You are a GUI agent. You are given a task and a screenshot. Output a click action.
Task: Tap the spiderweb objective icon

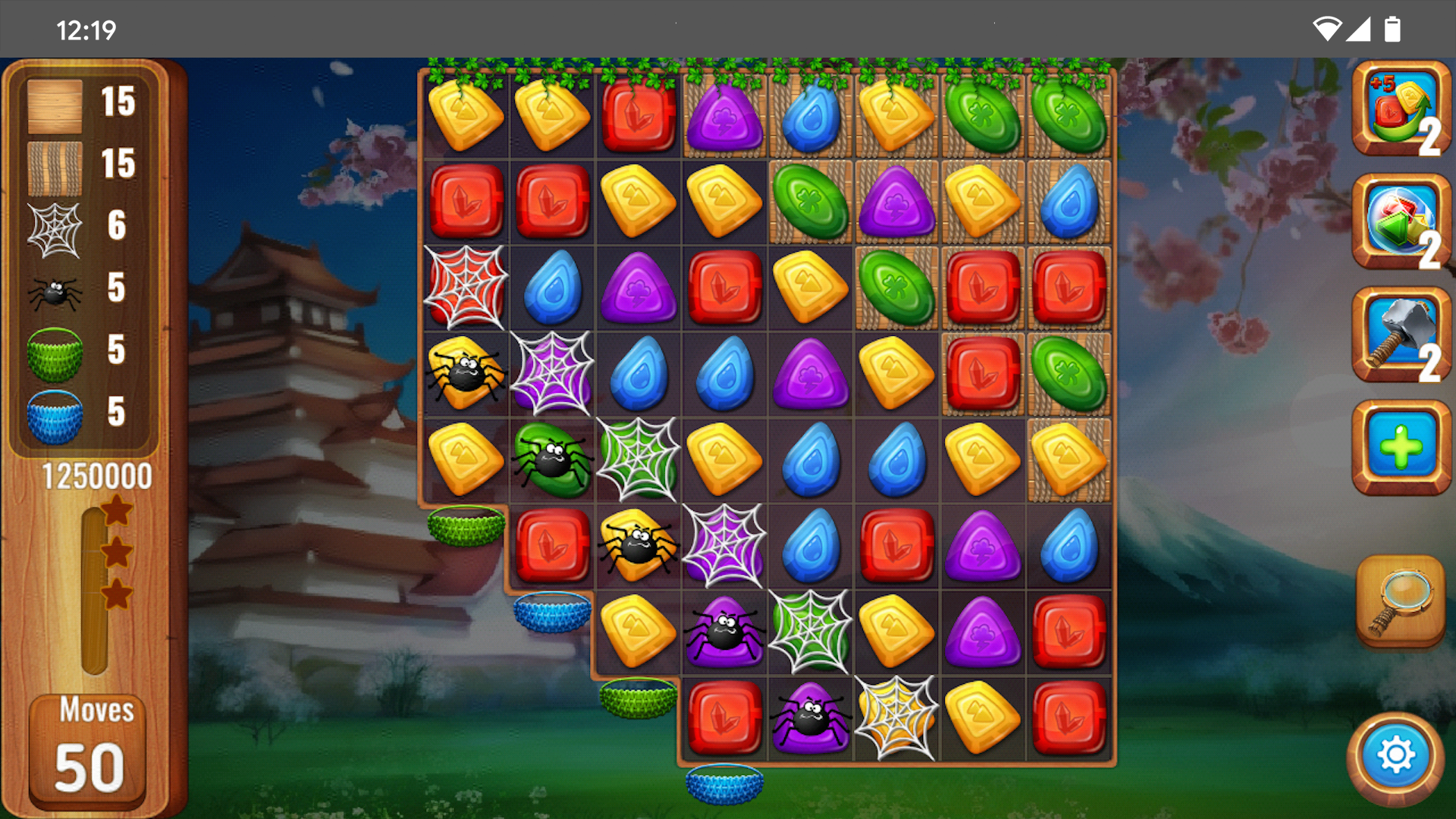click(x=55, y=230)
